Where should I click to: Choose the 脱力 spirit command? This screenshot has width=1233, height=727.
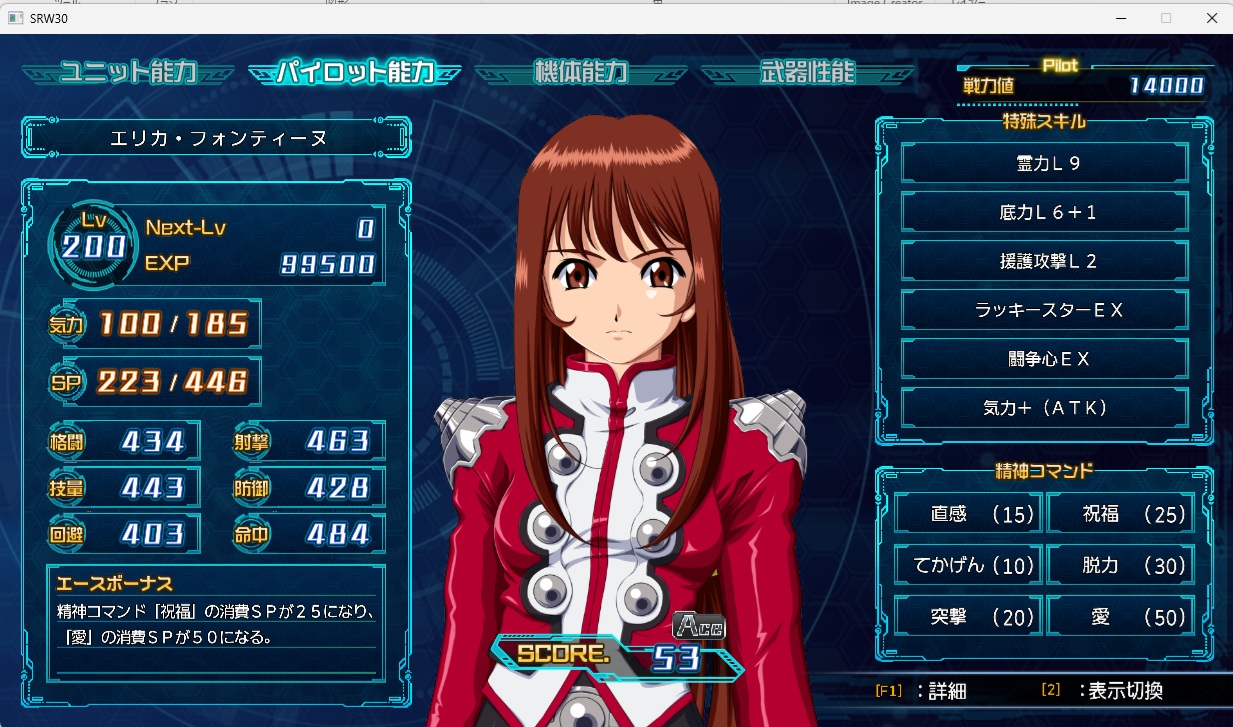[1120, 565]
